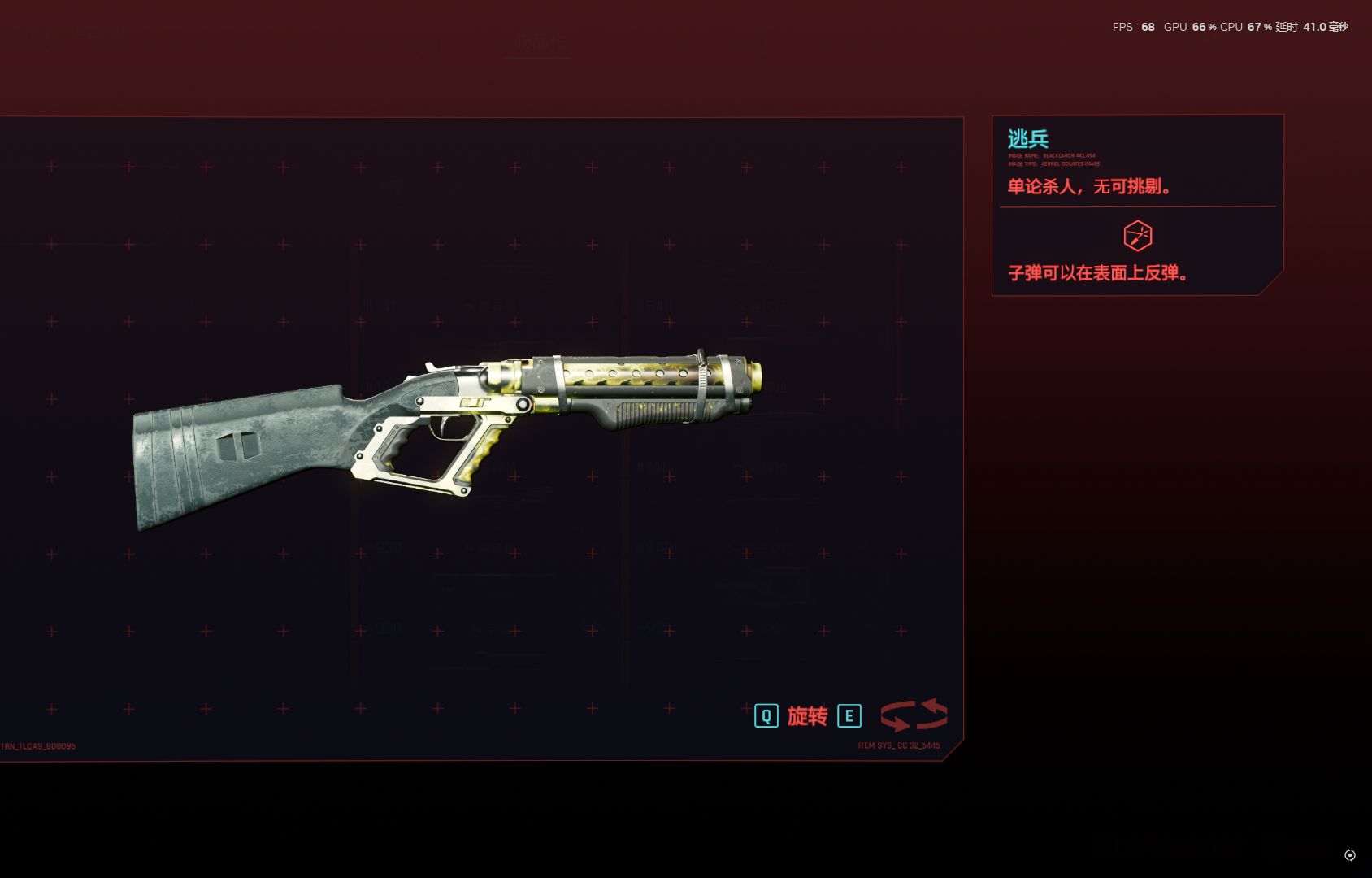1372x878 pixels.
Task: Open the 逃兵 weapon name header
Action: coord(1027,137)
